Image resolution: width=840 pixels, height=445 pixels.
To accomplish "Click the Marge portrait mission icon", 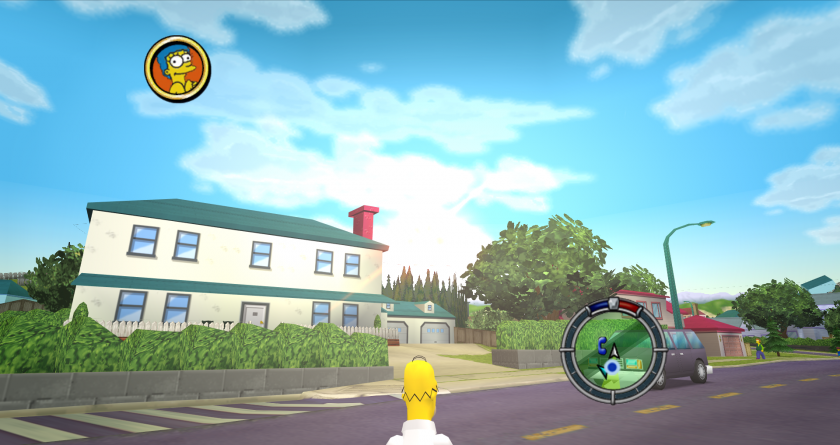I will (177, 68).
